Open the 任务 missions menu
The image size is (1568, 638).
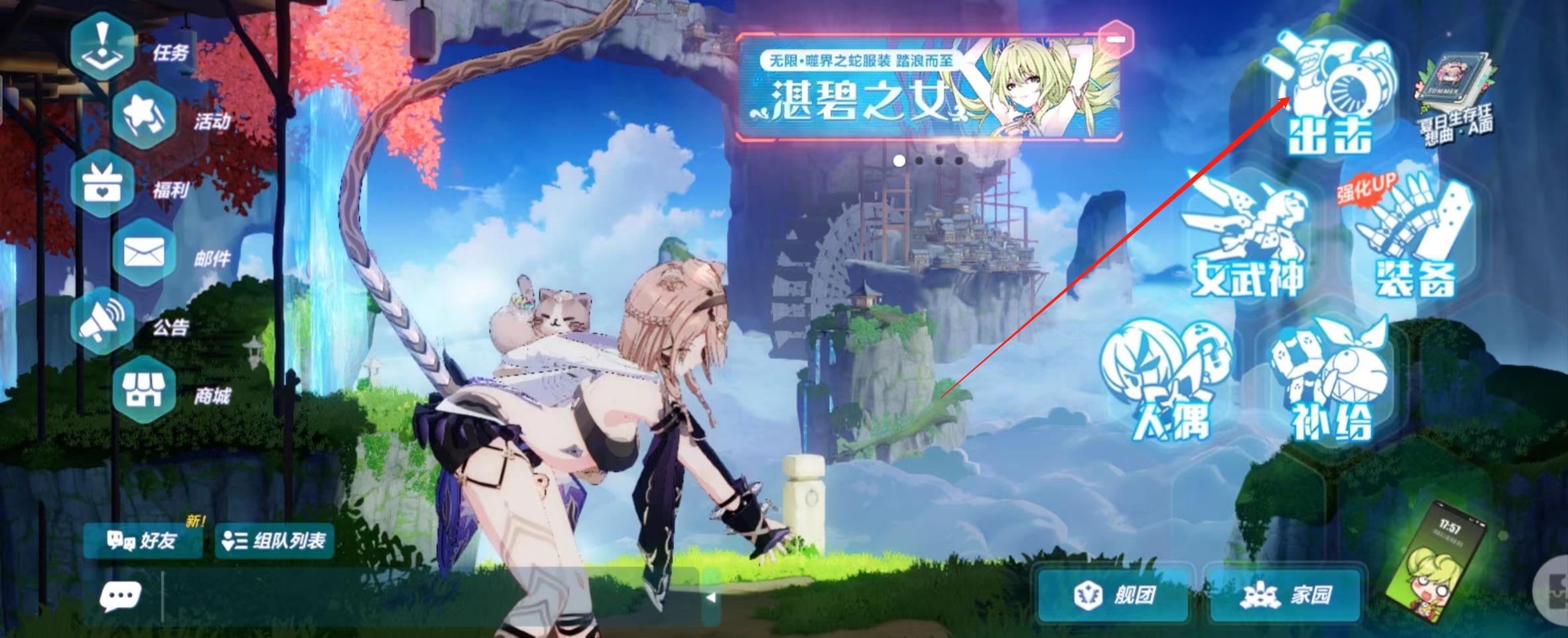click(103, 46)
